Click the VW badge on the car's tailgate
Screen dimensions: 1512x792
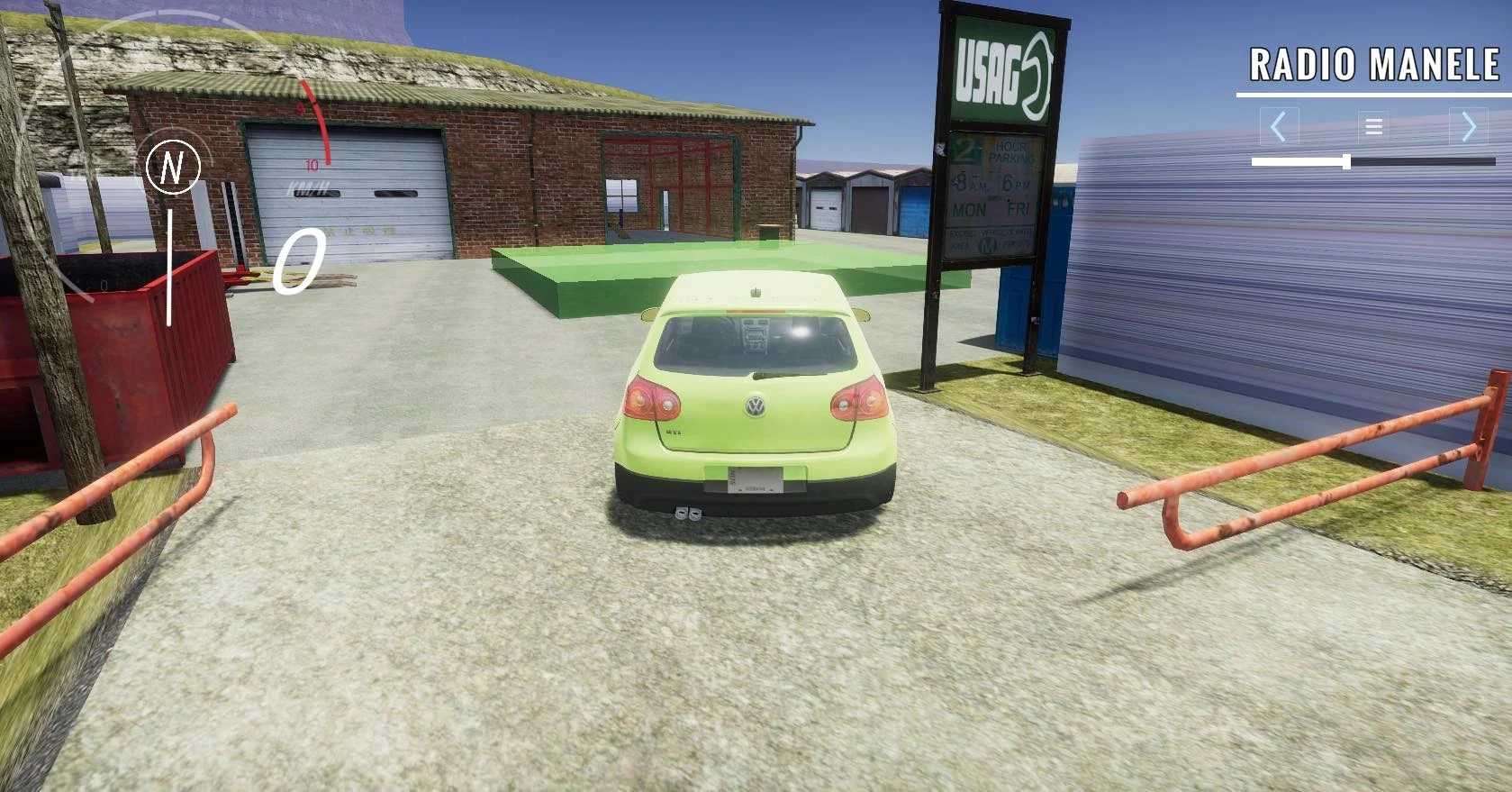click(755, 406)
